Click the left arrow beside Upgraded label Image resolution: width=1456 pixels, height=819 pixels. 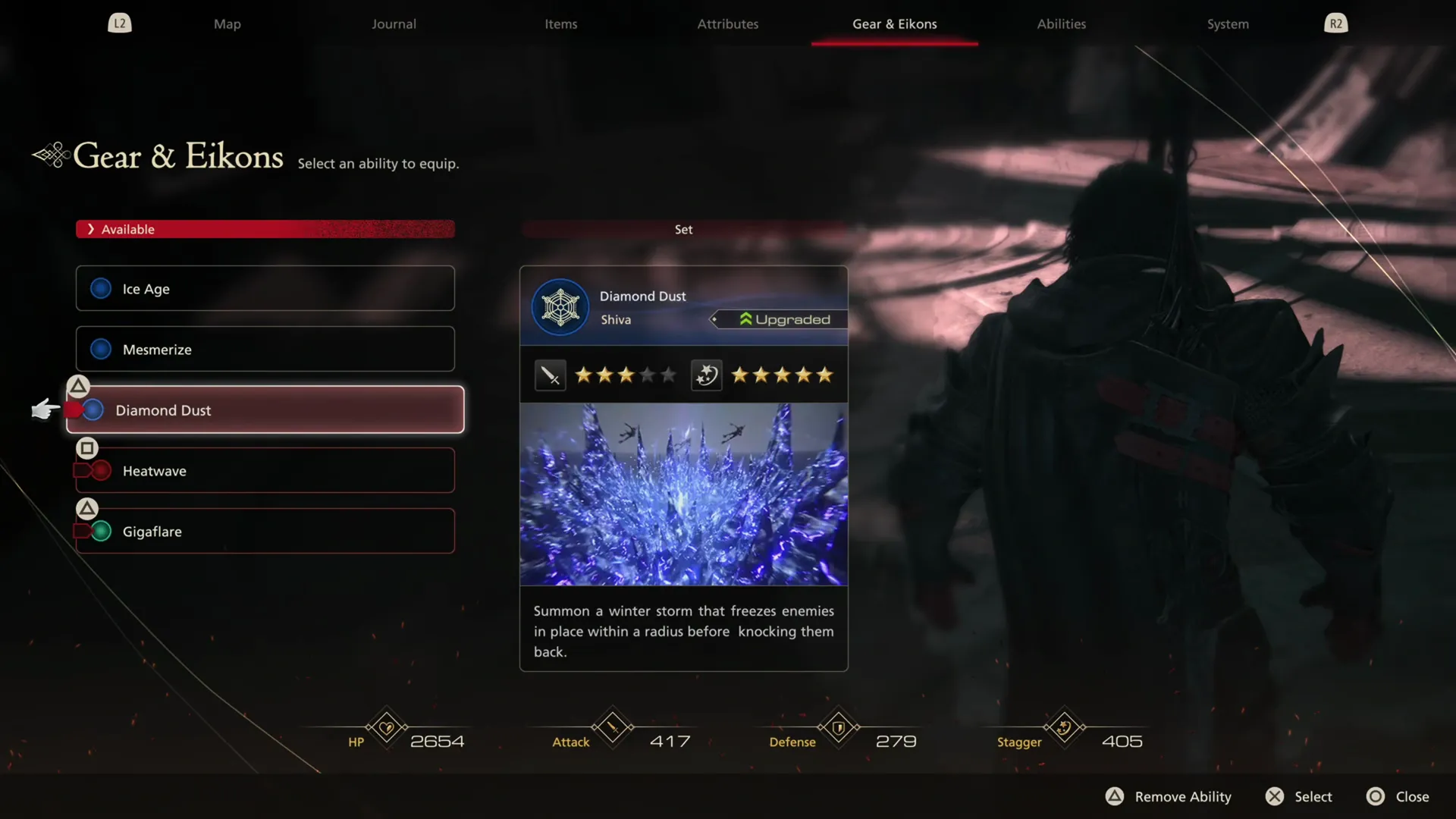[x=714, y=318]
